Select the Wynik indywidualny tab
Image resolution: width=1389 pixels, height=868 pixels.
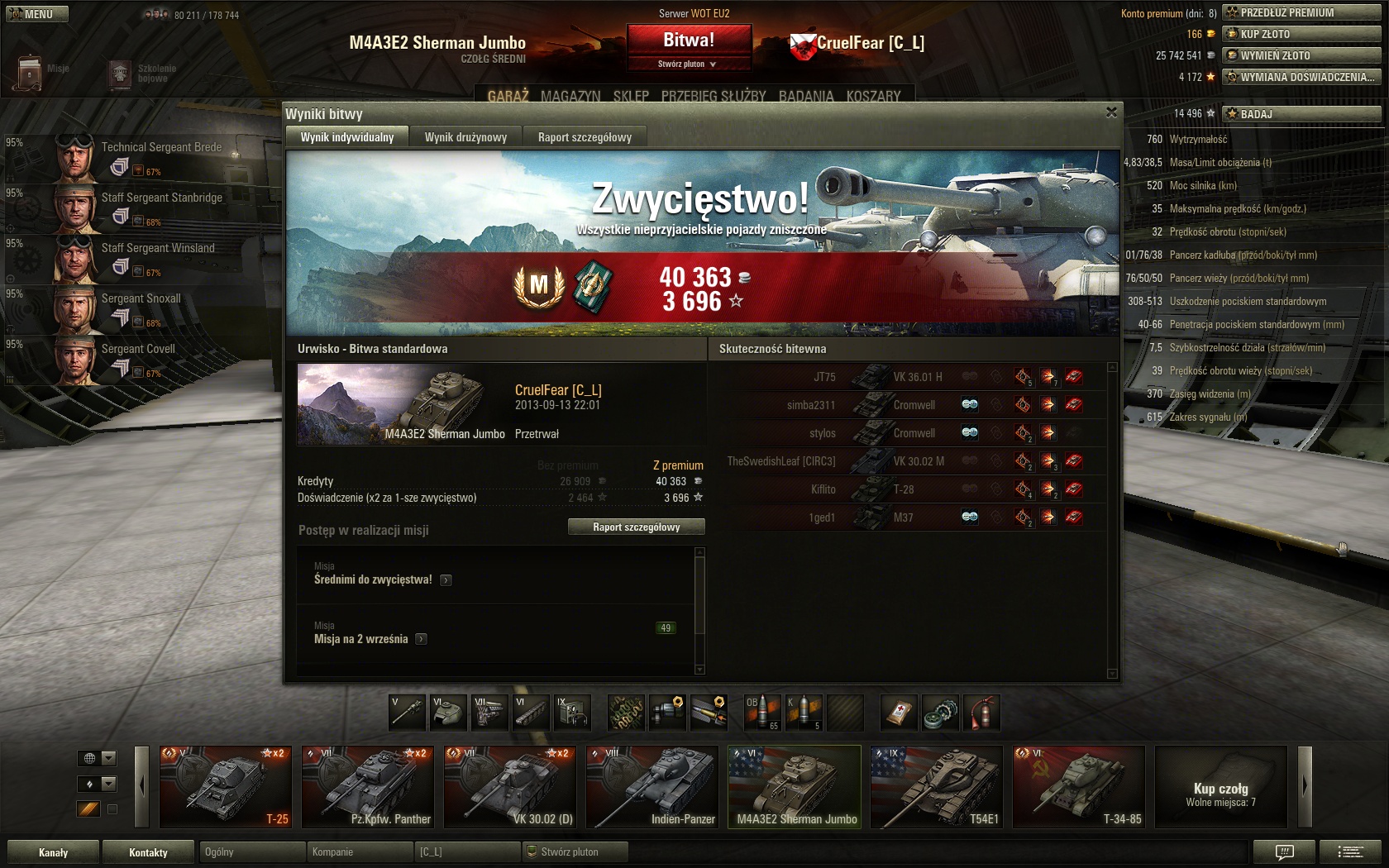point(347,137)
